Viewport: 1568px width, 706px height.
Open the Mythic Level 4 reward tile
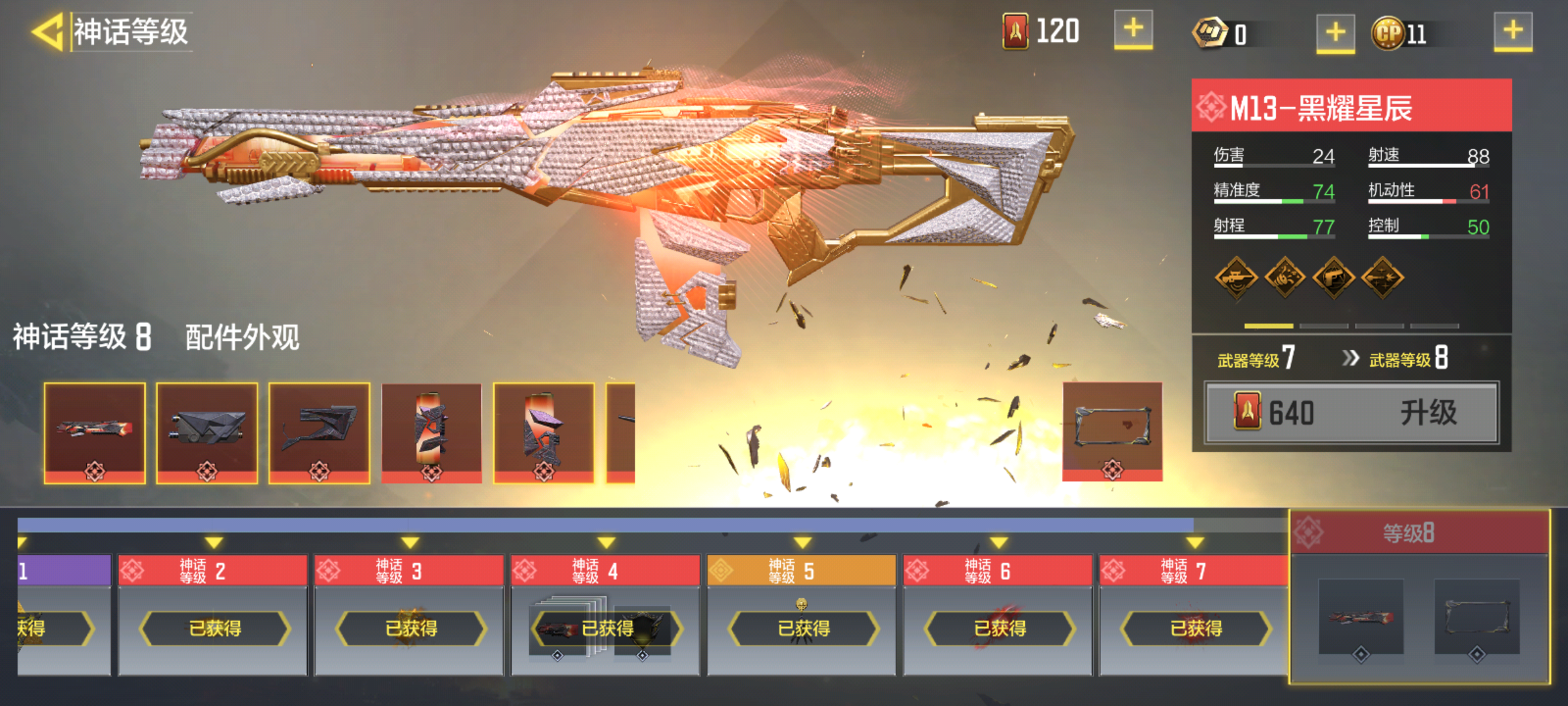tap(606, 614)
